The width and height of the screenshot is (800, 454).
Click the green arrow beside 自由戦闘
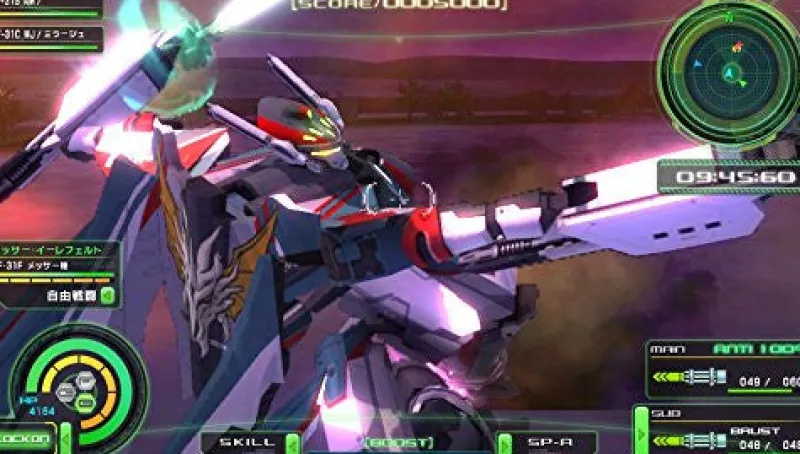pos(107,295)
